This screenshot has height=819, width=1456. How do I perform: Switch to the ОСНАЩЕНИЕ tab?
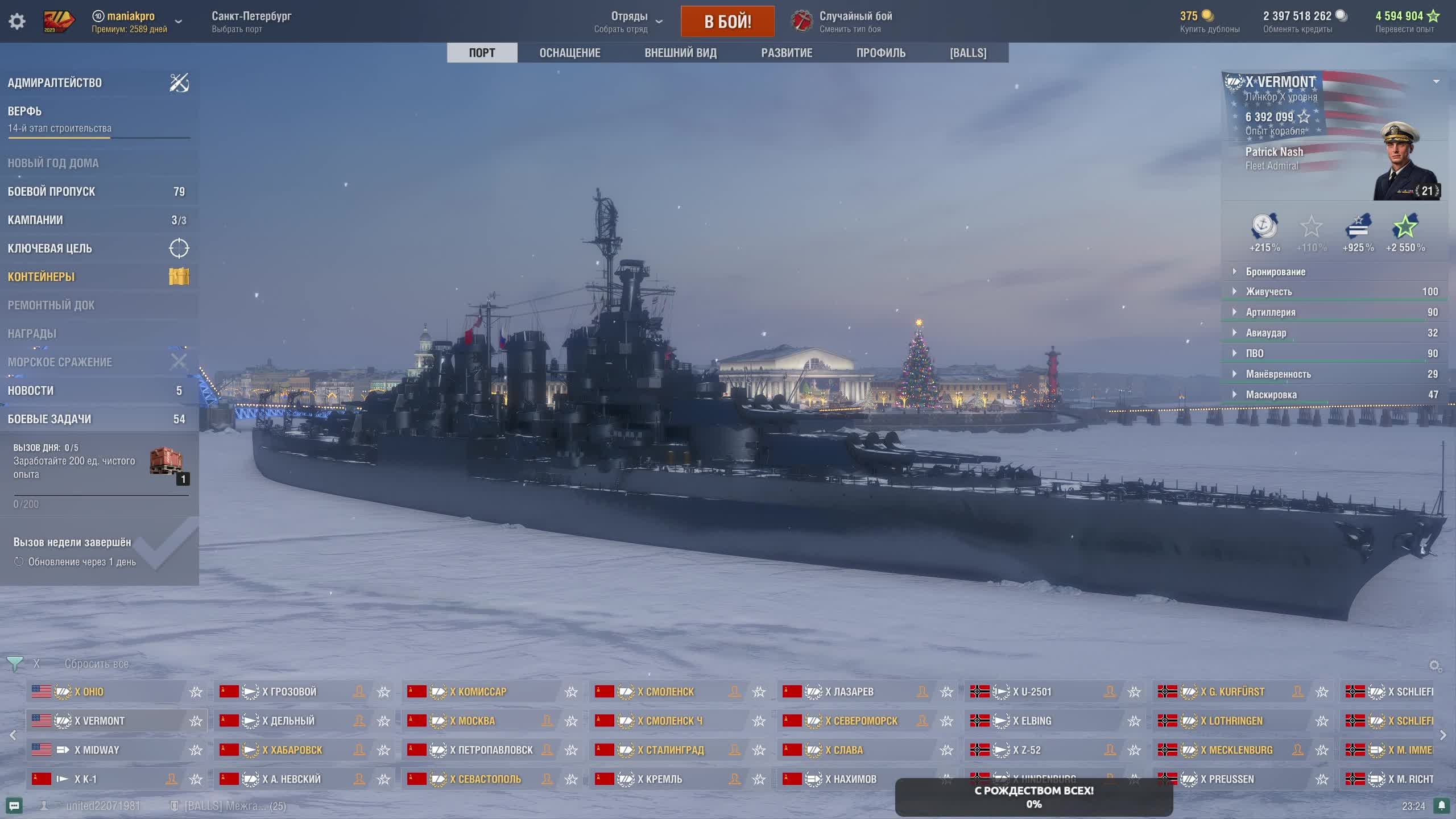tap(570, 53)
